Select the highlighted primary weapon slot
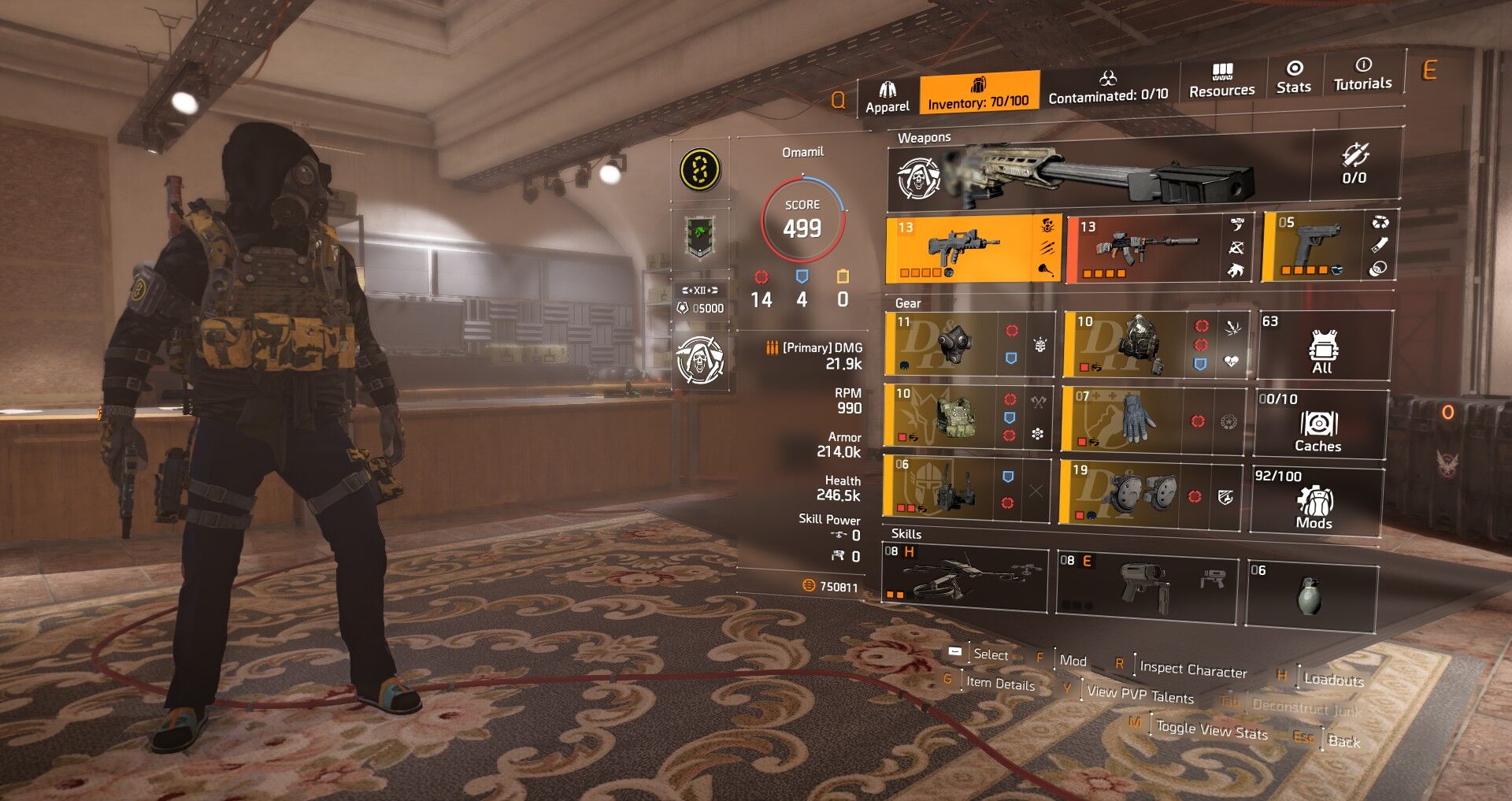Image resolution: width=1512 pixels, height=801 pixels. 973,248
